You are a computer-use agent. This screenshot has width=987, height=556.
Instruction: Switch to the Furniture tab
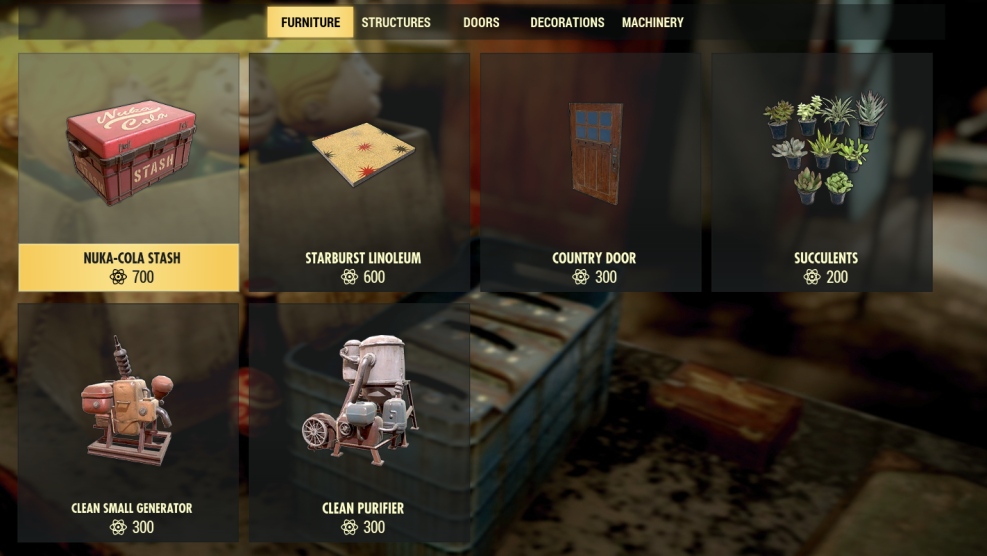[x=310, y=22]
